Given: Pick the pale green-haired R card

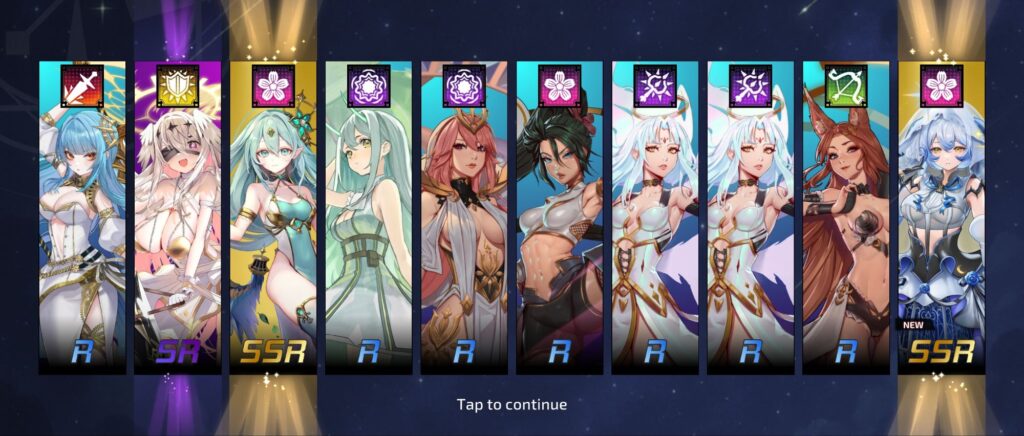Looking at the screenshot, I should pos(368,218).
